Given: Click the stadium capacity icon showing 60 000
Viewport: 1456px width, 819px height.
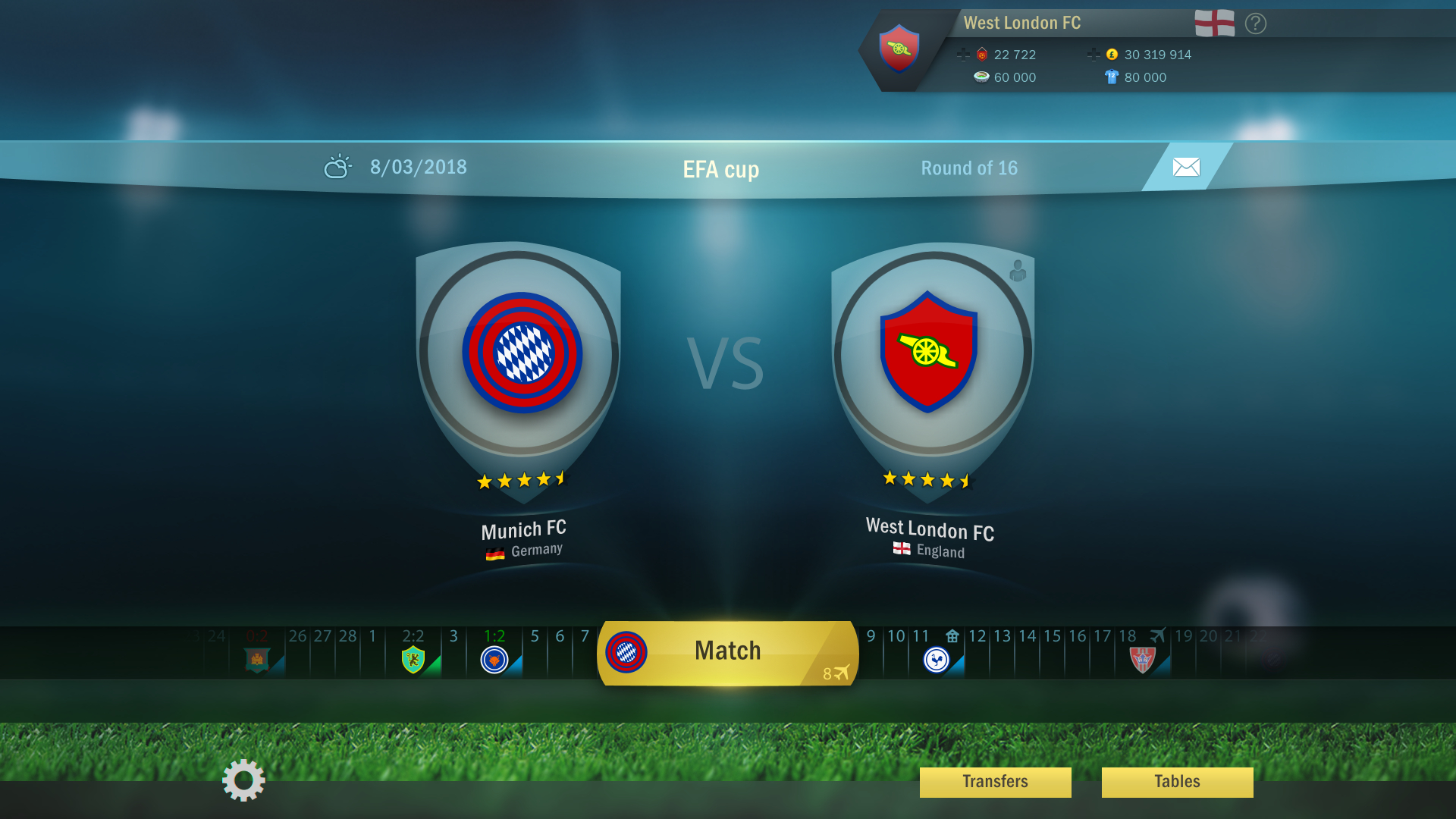Looking at the screenshot, I should click(x=981, y=77).
